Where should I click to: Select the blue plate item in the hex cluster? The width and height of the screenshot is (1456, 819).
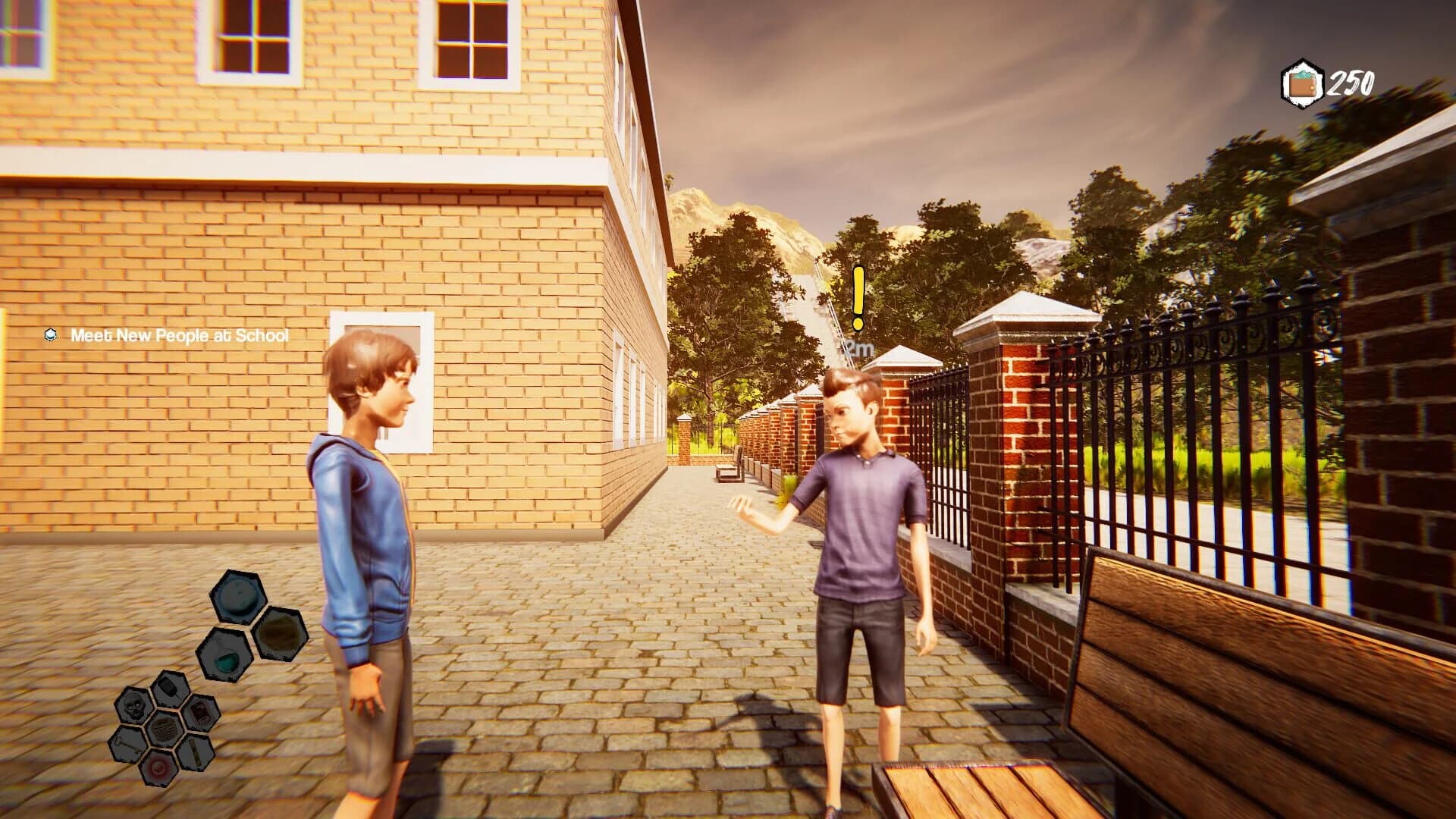(x=239, y=597)
